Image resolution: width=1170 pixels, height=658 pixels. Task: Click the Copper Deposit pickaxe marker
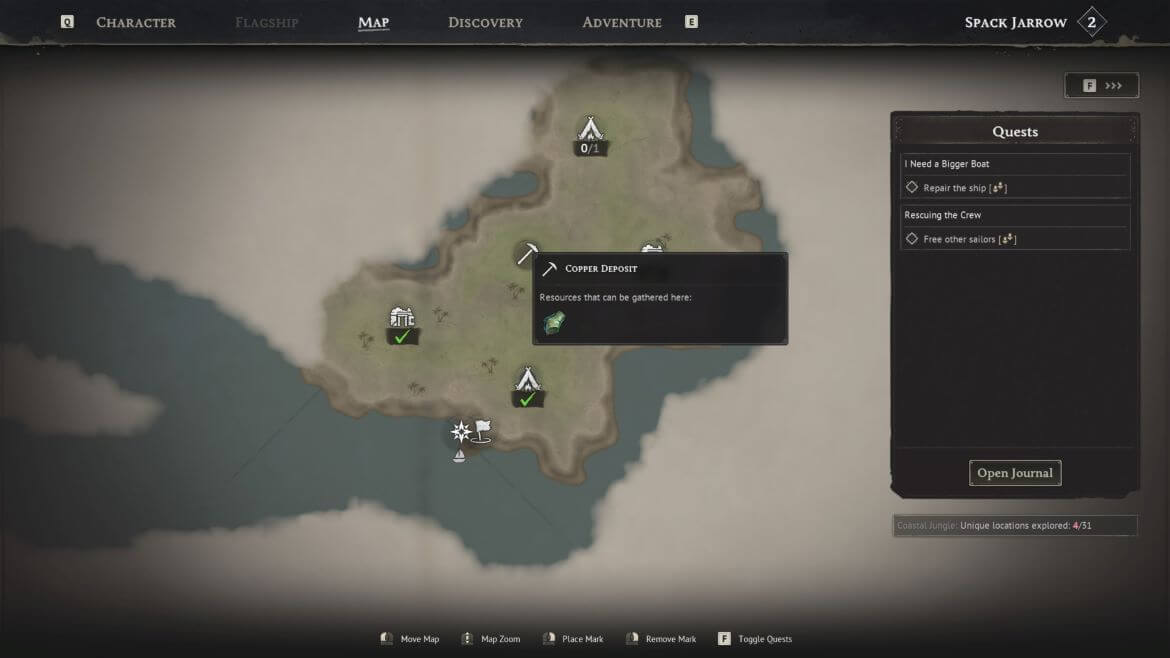coord(527,254)
